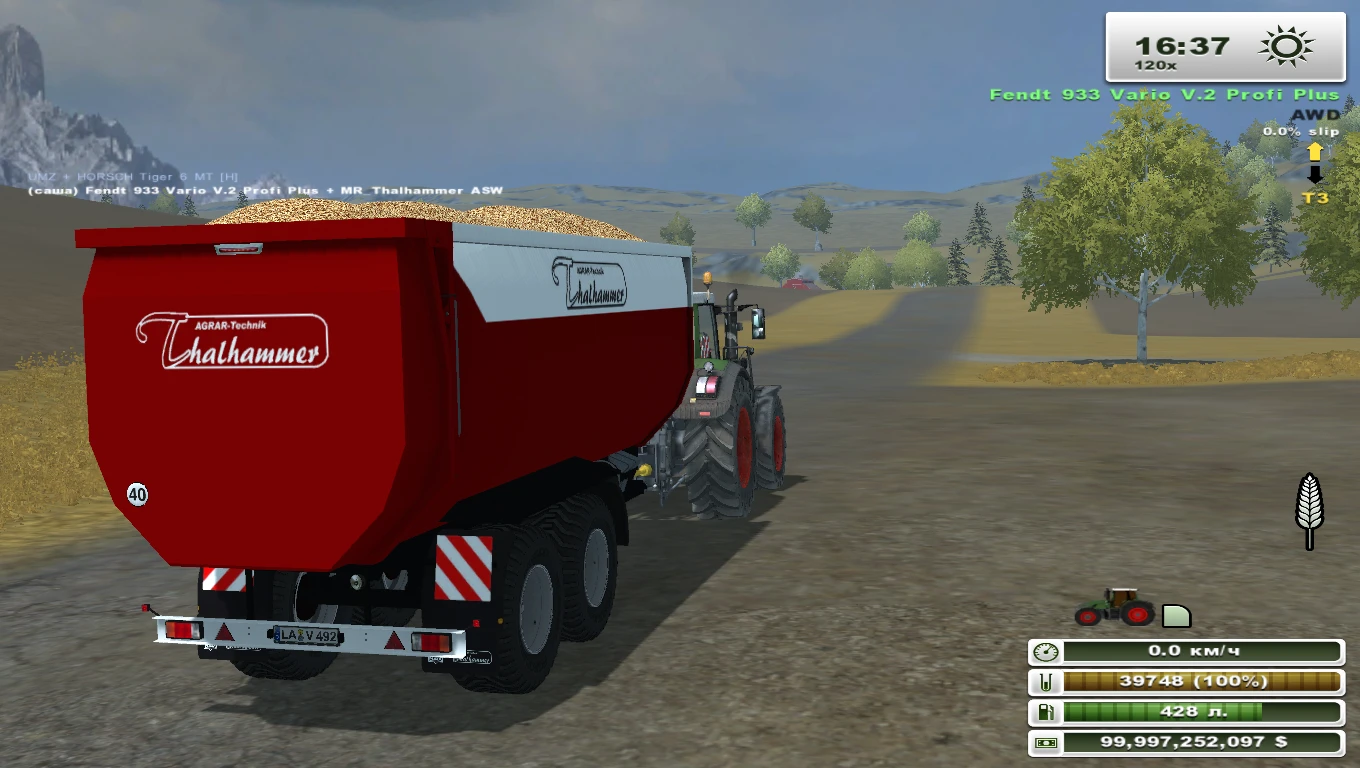Select the speedometer icon on speed bar
Screen dimensions: 1360x768
(1044, 651)
